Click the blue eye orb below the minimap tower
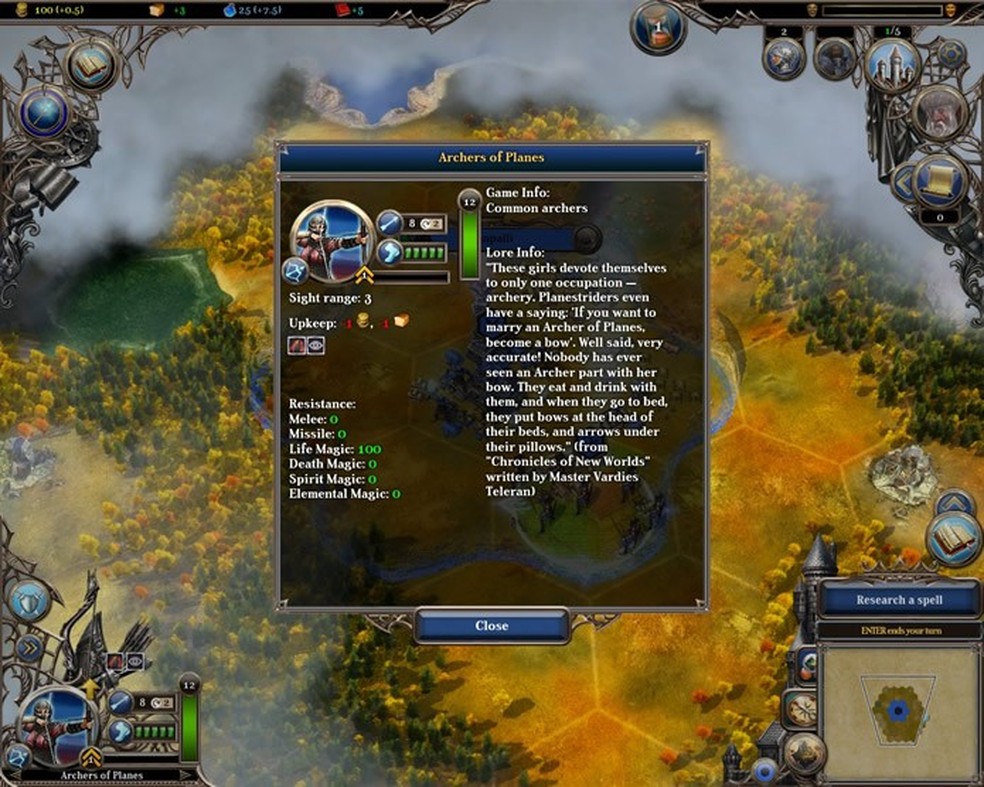984x787 pixels. tap(767, 771)
